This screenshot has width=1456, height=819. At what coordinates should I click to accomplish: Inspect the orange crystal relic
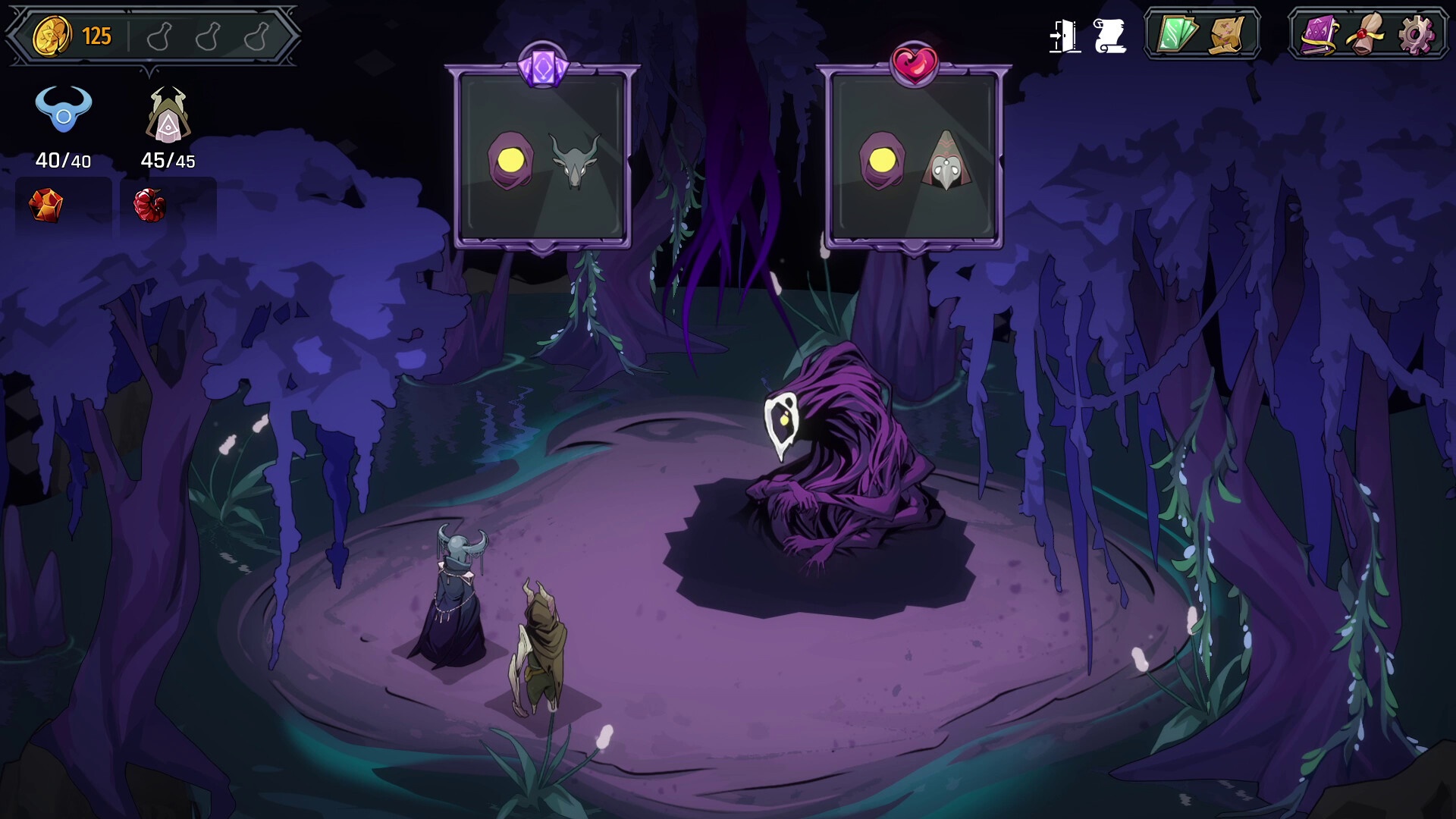[x=45, y=205]
